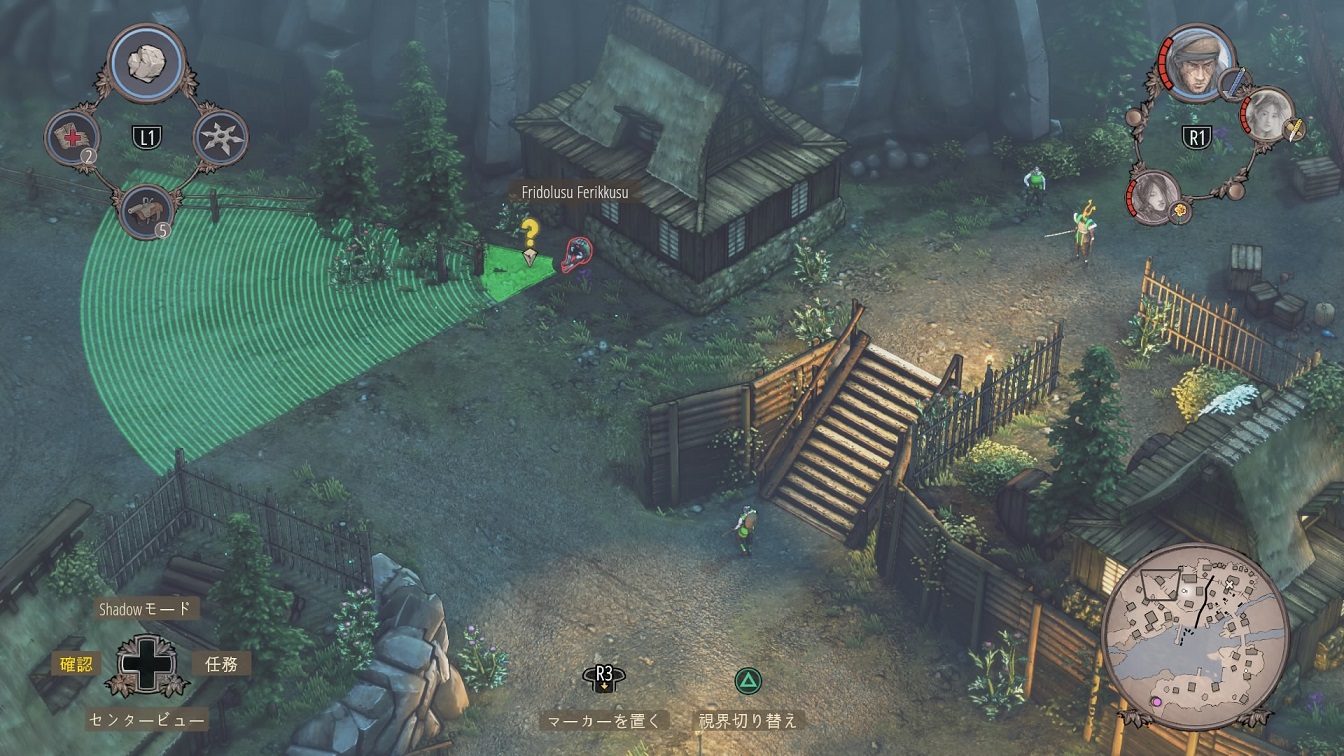Select the headband man's portrait
Viewport: 1344px width, 756px height.
(x=1198, y=63)
